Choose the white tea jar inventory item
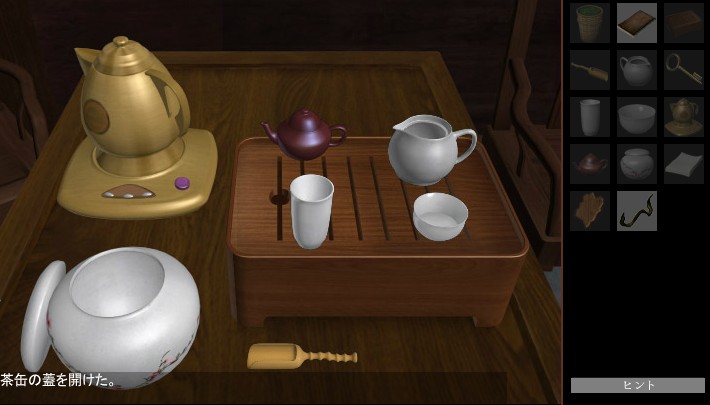This screenshot has height=405, width=710. point(637,164)
